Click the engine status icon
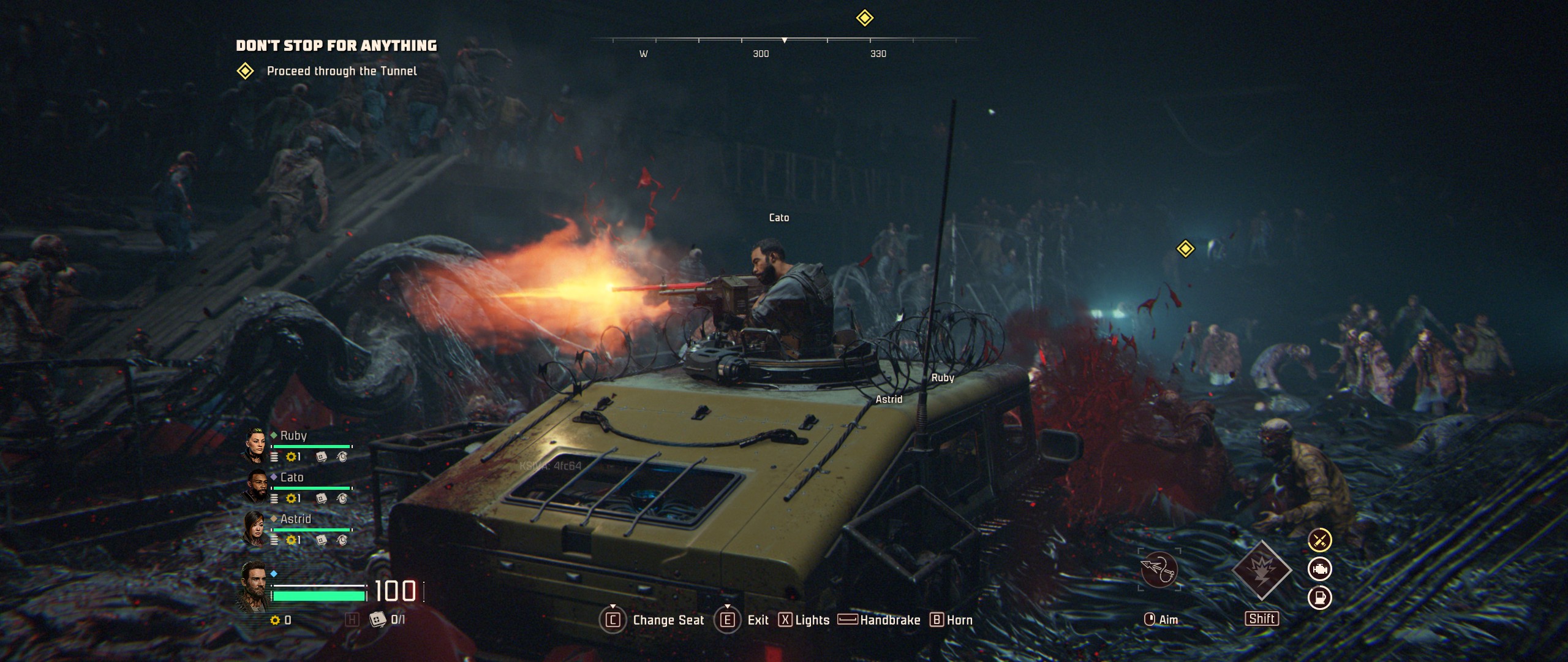 1320,569
